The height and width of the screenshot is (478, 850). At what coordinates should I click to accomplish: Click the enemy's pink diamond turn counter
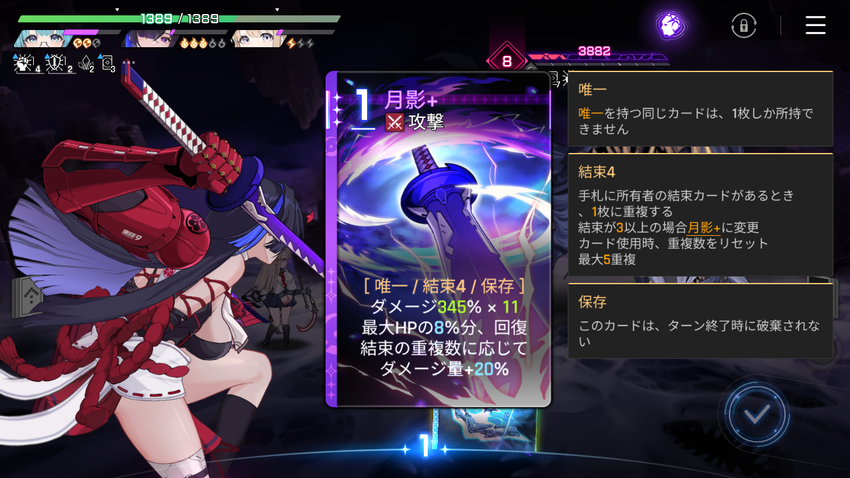click(506, 60)
